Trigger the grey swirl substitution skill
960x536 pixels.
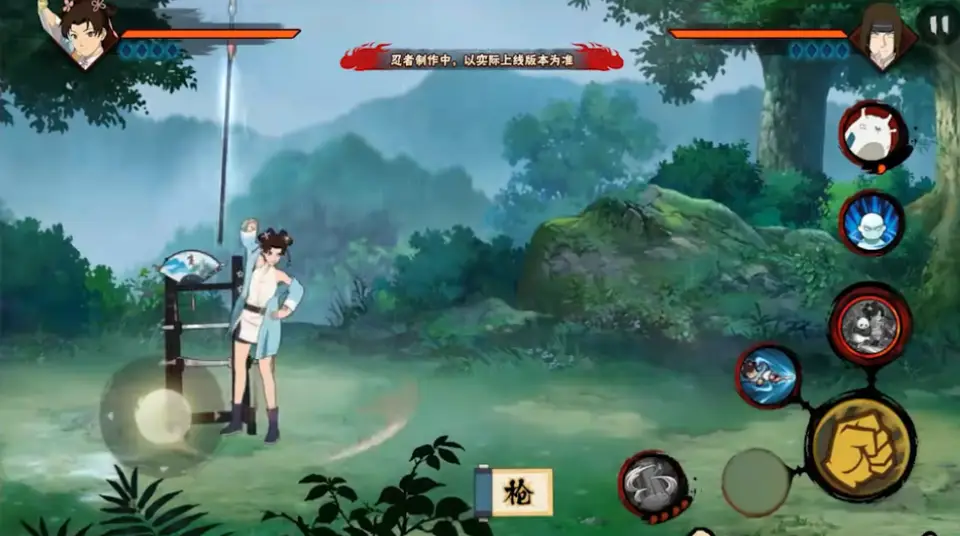[x=652, y=486]
